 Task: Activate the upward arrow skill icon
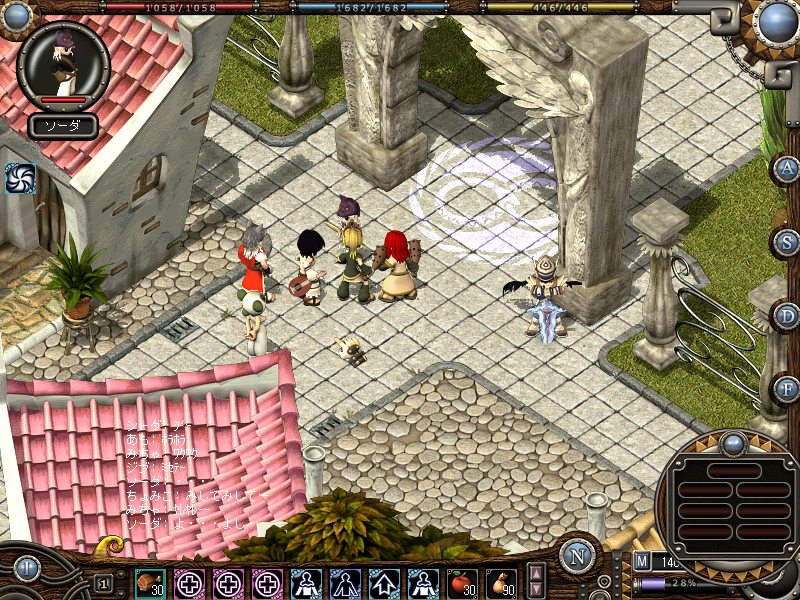click(384, 582)
